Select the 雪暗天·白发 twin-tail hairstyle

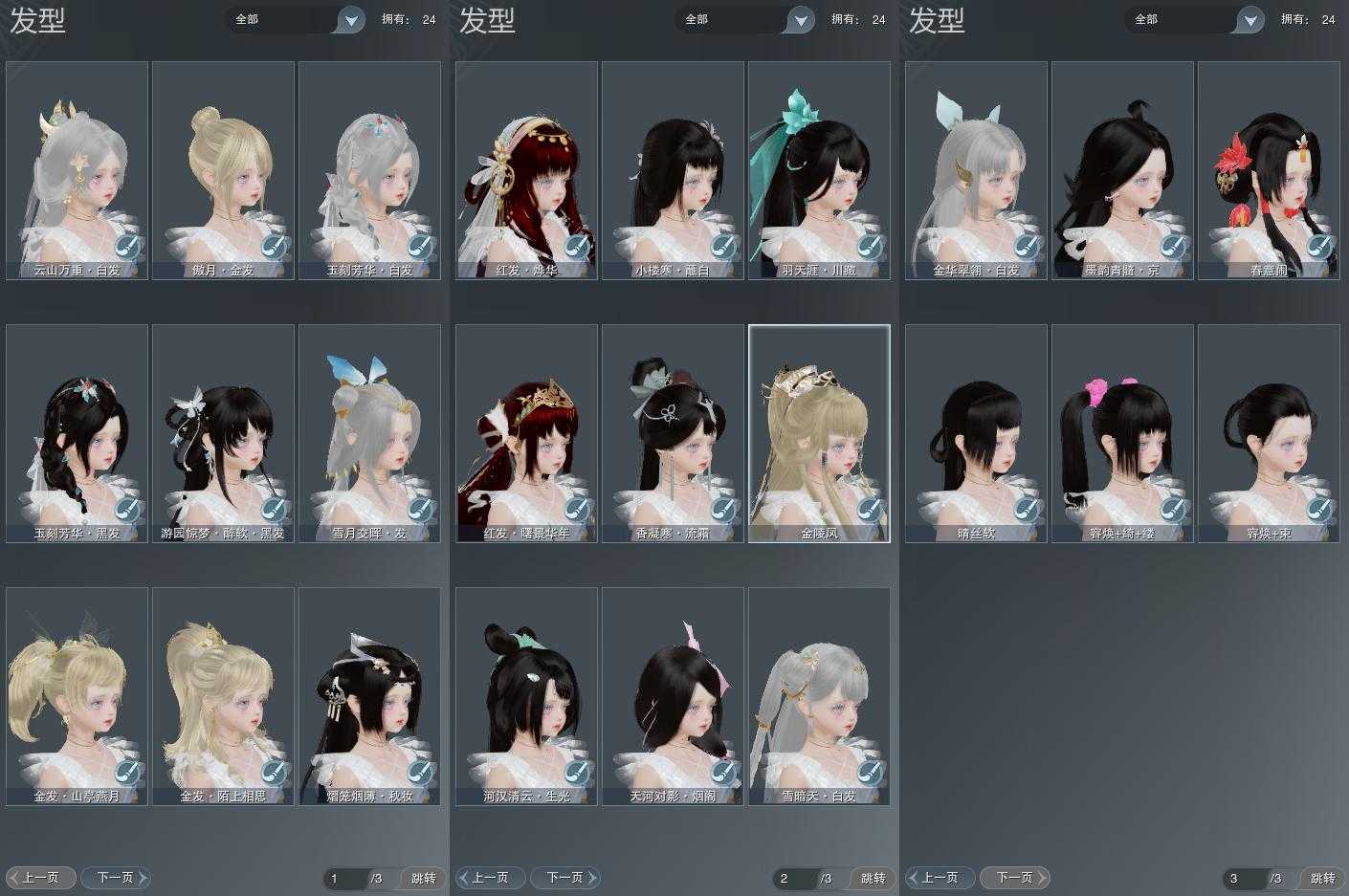(819, 695)
